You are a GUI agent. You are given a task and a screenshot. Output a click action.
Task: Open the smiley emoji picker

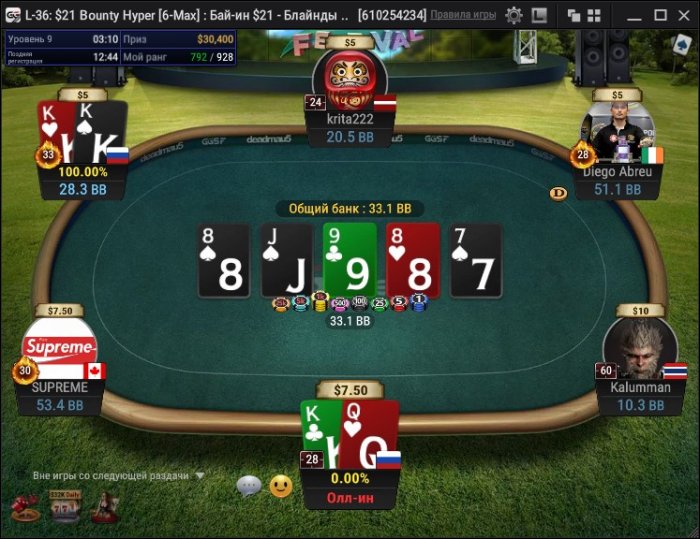click(x=281, y=487)
